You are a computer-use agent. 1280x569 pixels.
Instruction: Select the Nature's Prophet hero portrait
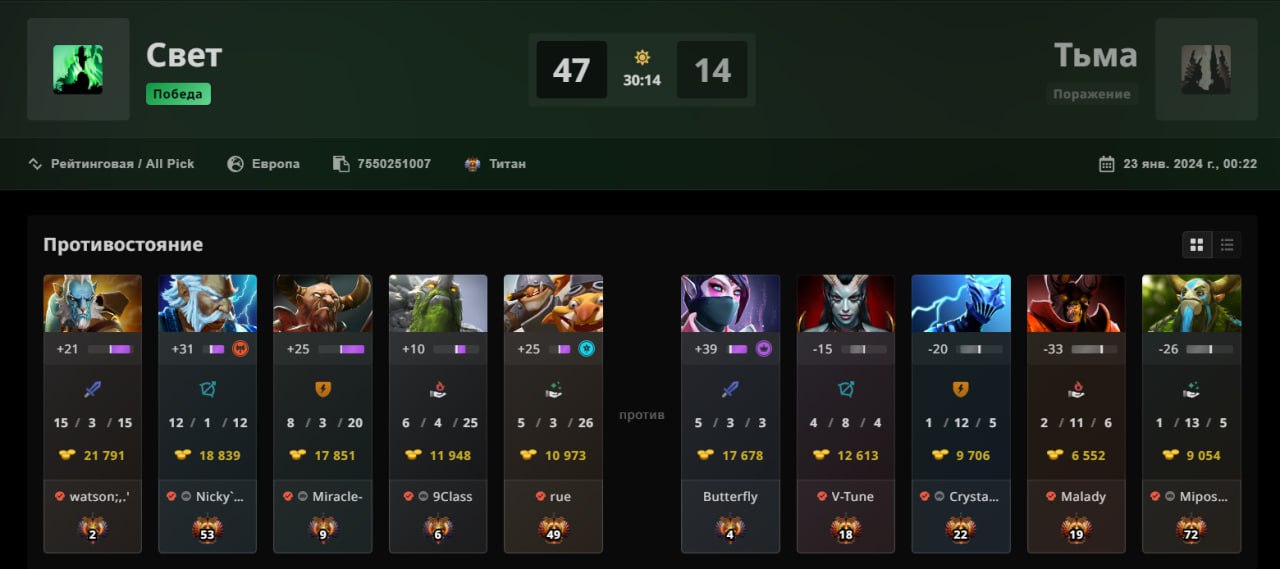[1192, 304]
